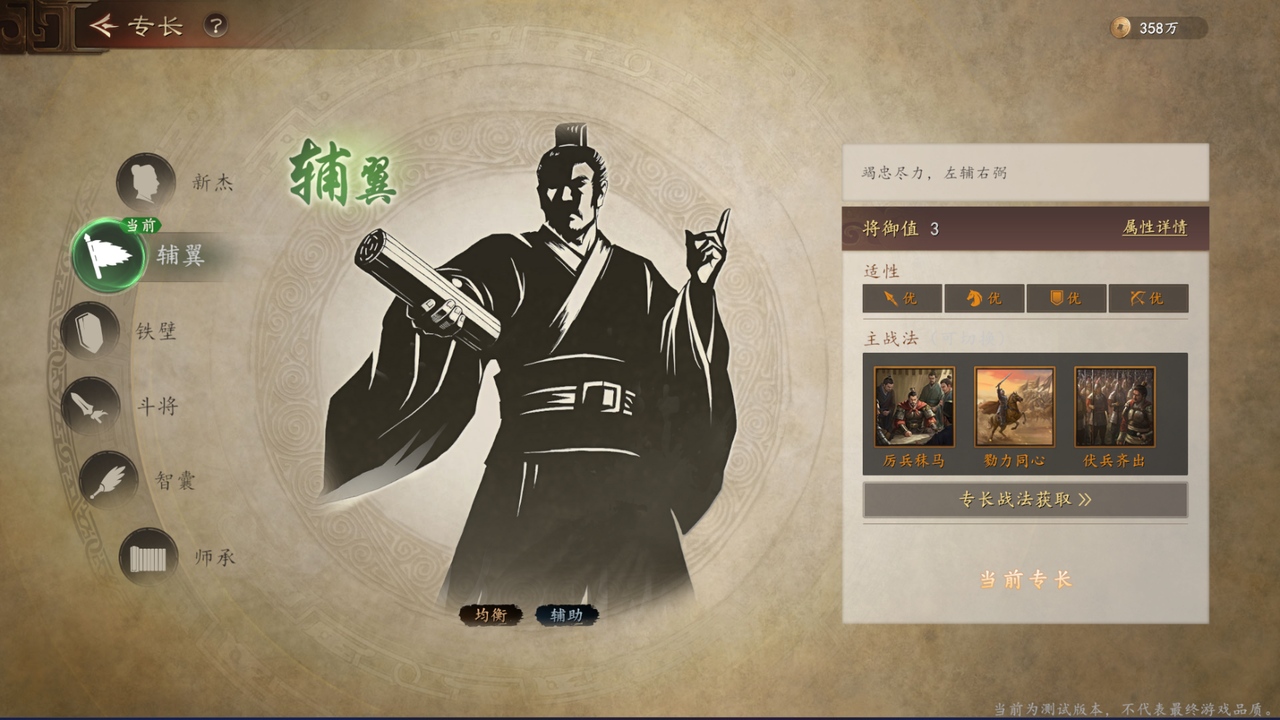Select the 新杰 specialty portrait icon

[x=146, y=182]
